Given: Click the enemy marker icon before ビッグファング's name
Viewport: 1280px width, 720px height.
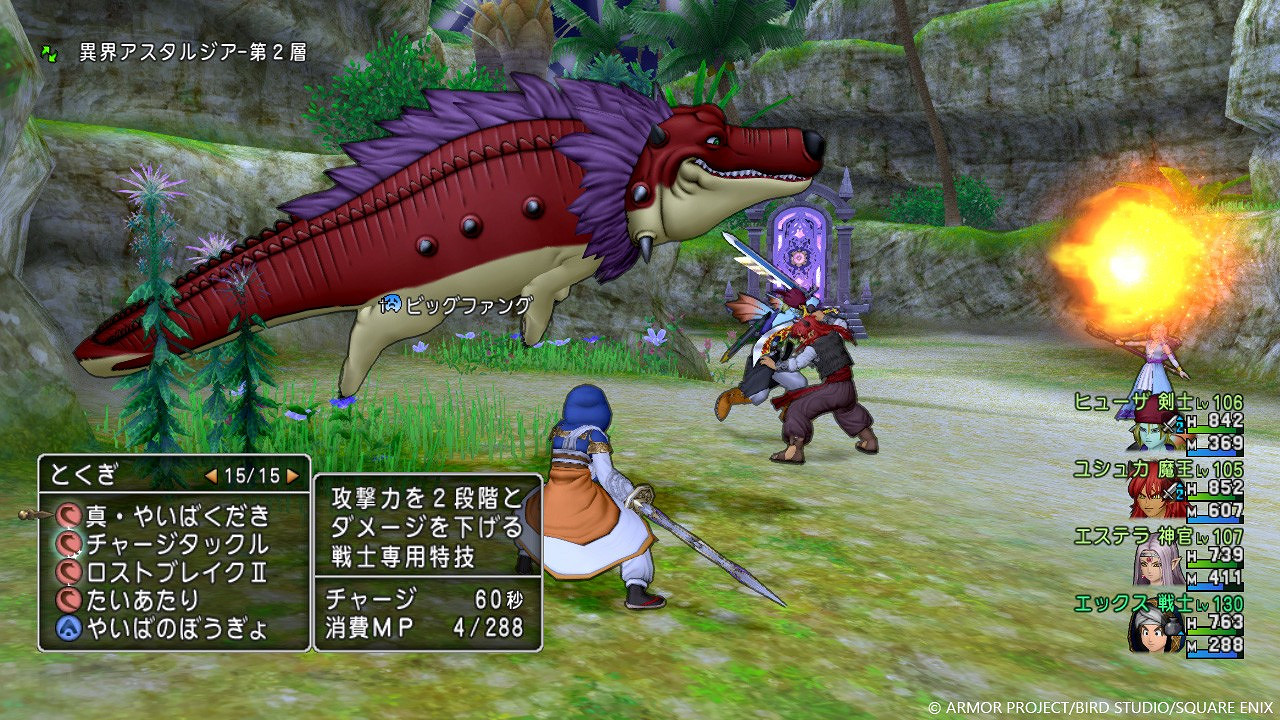Looking at the screenshot, I should point(392,303).
